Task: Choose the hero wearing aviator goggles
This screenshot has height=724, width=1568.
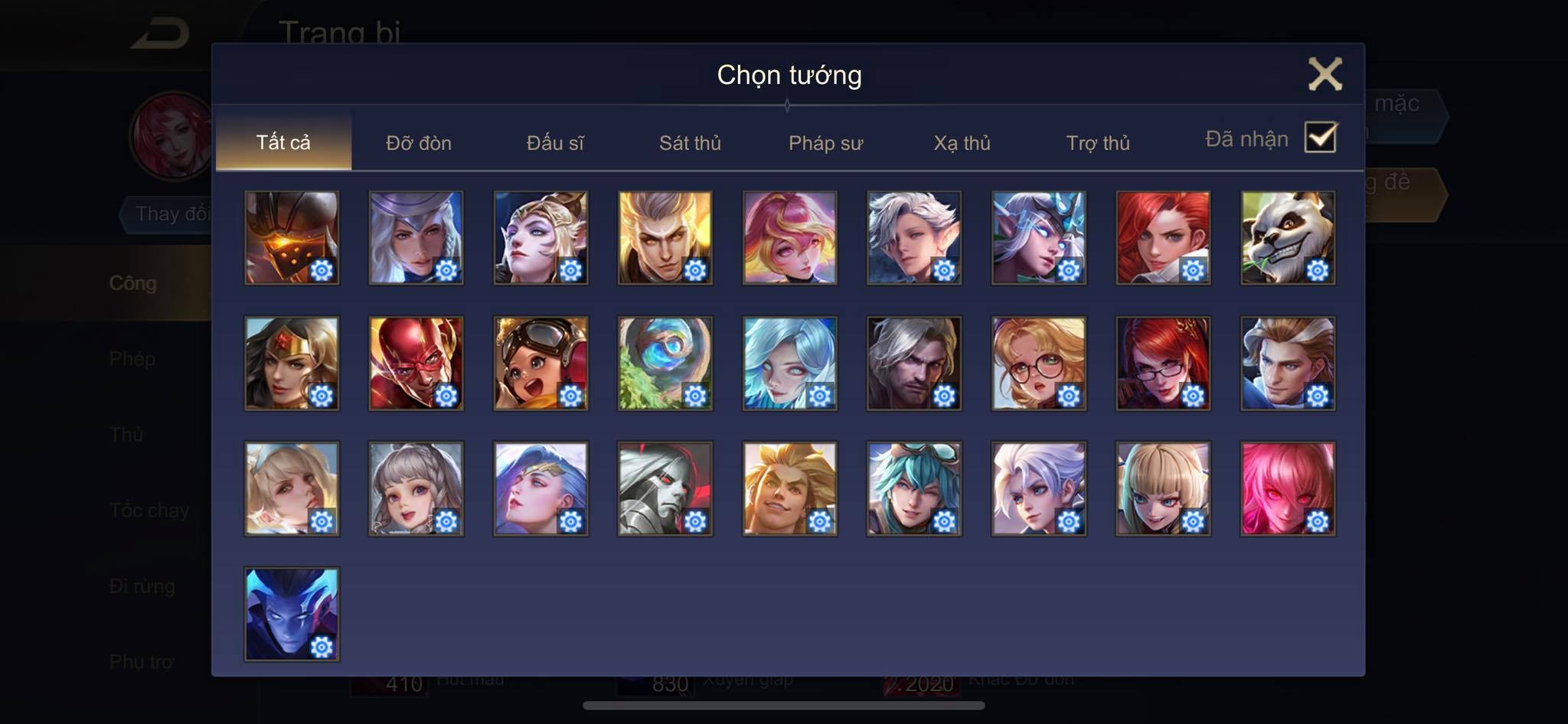Action: (x=541, y=363)
